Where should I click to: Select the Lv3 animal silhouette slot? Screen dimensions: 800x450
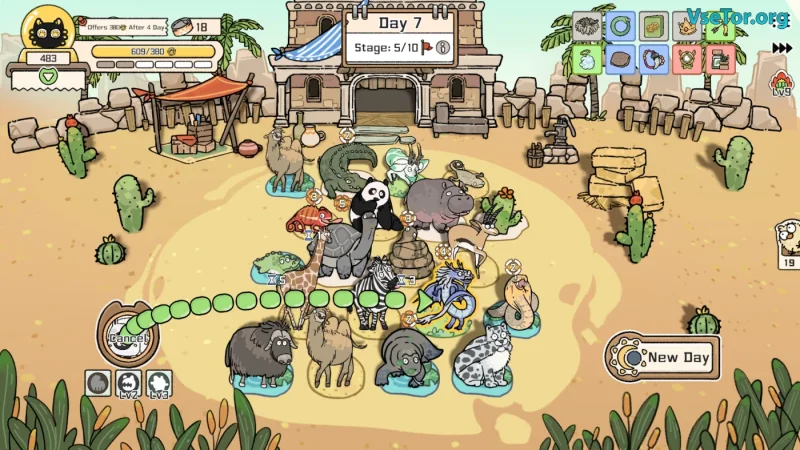[159, 383]
